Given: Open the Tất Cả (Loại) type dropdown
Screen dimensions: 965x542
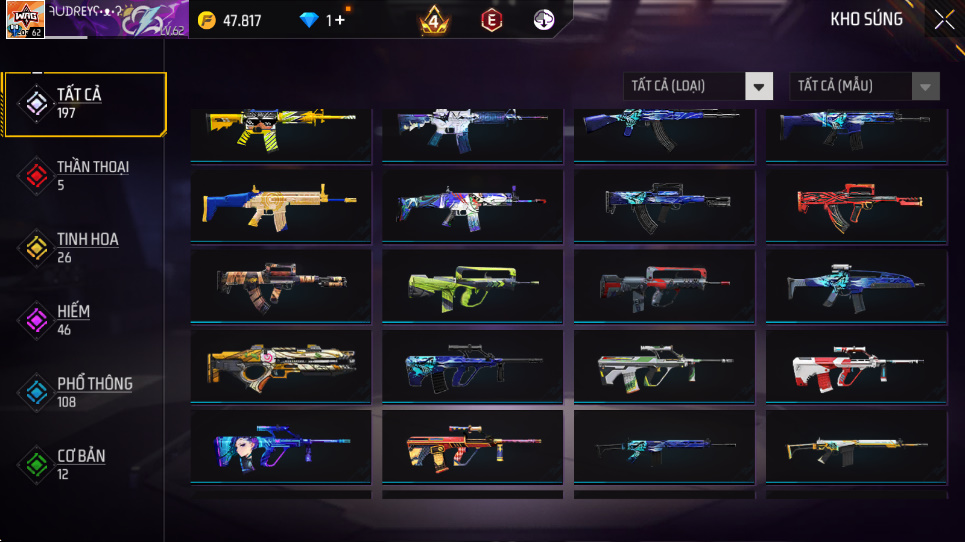Looking at the screenshot, I should (x=698, y=86).
